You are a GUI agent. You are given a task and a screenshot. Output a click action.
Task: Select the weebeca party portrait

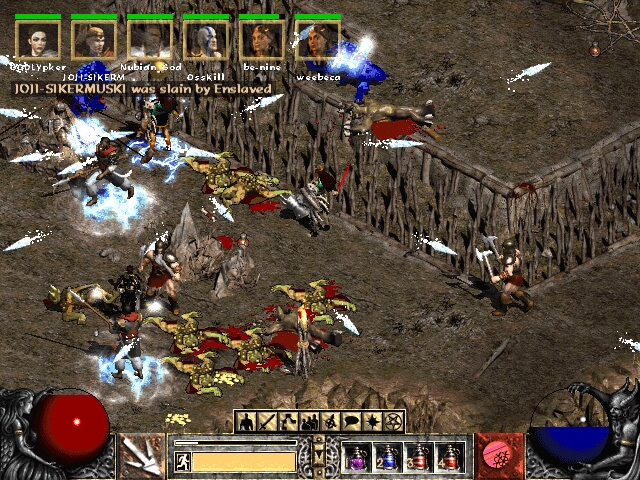coord(316,40)
